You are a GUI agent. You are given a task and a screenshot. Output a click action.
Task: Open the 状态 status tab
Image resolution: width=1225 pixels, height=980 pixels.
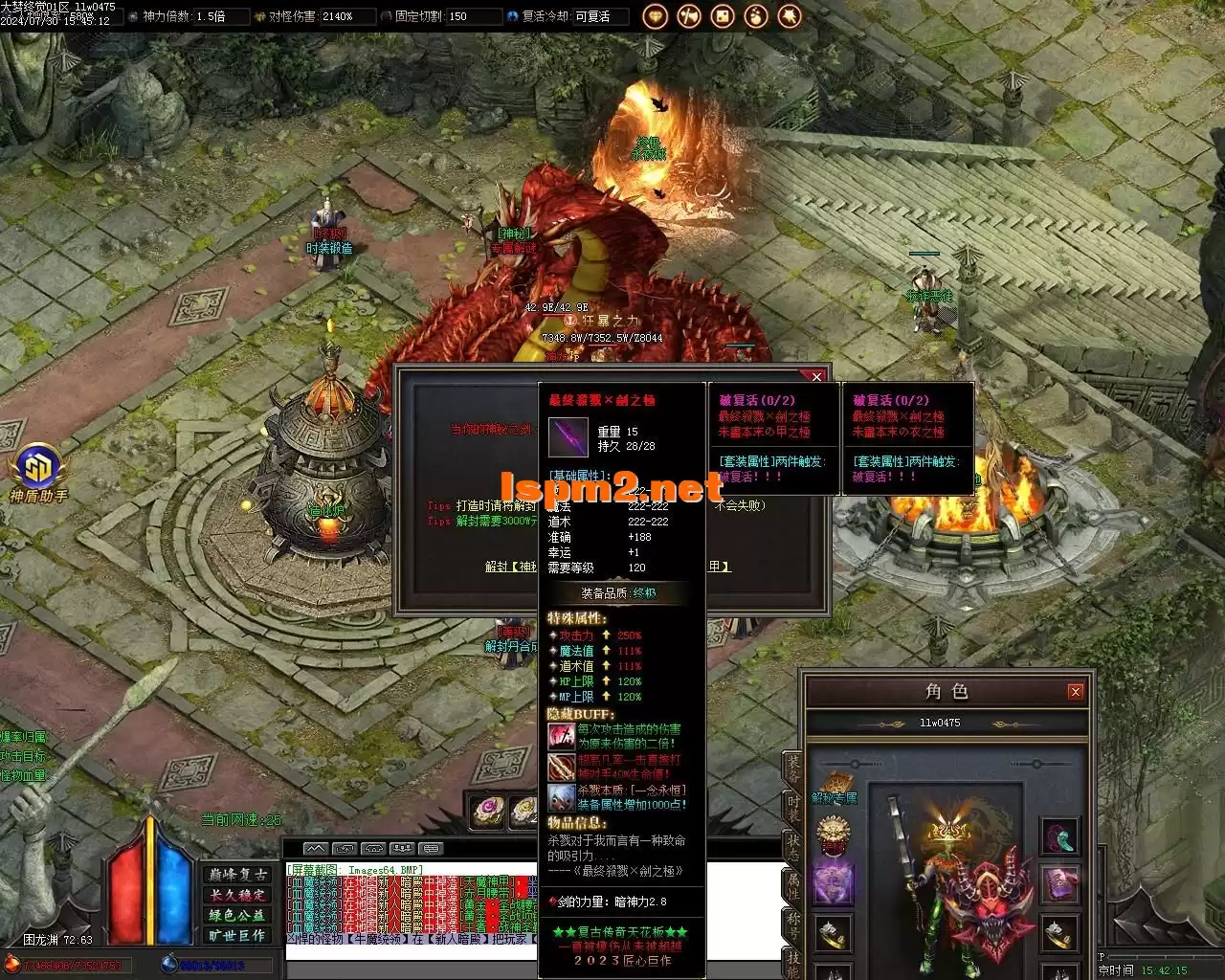pos(793,849)
